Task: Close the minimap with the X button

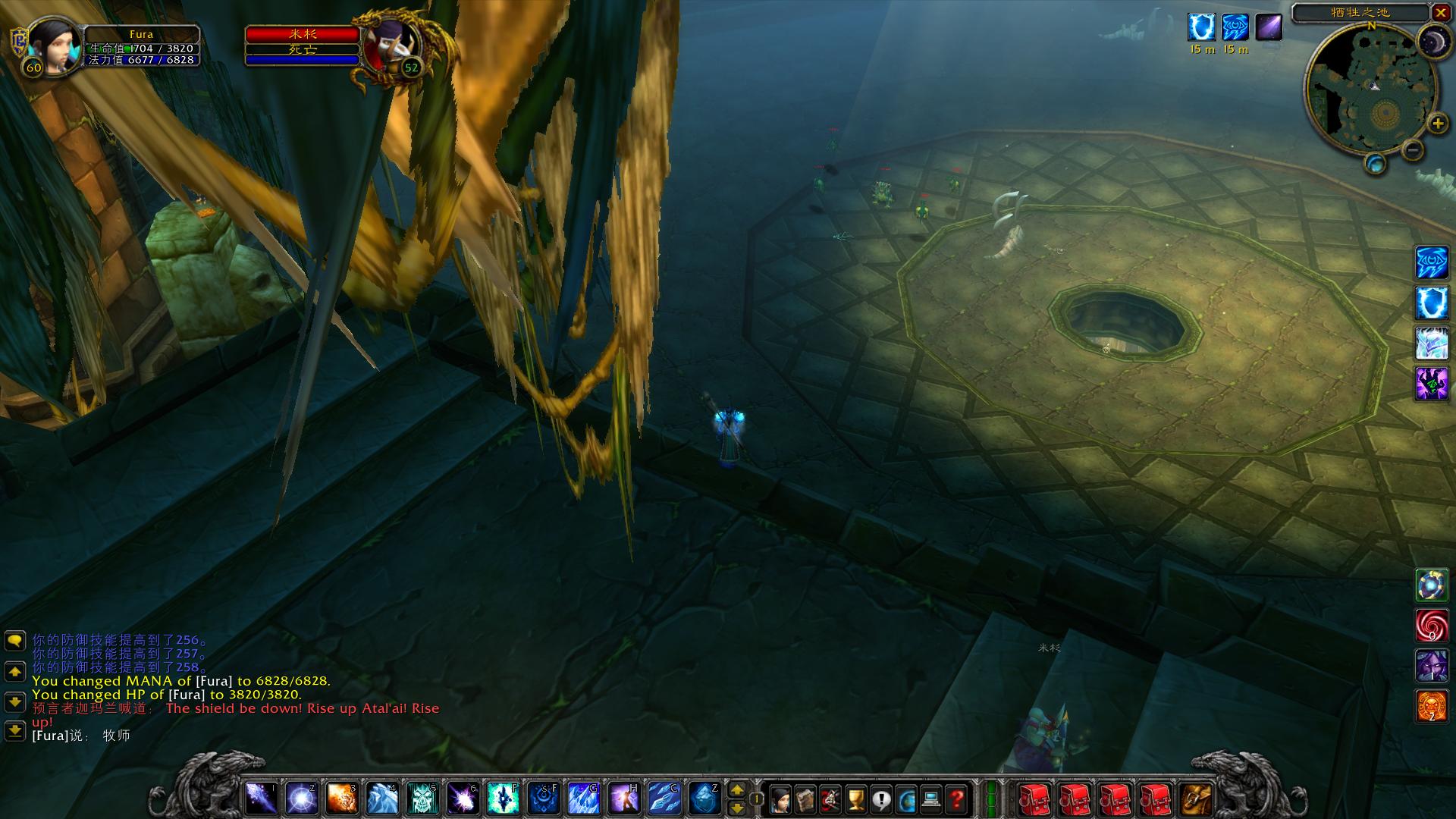Action: (1440, 13)
